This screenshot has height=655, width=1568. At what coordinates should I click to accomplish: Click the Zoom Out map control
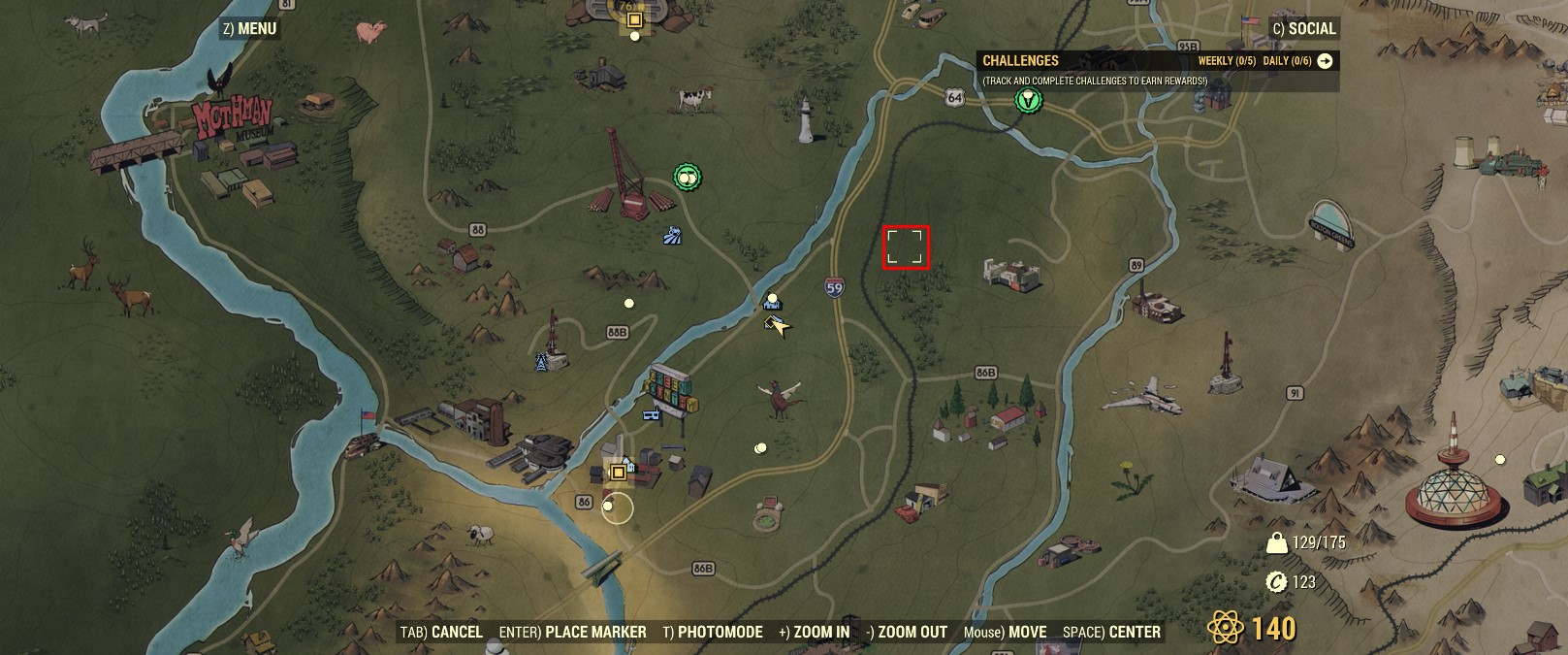pos(907,633)
